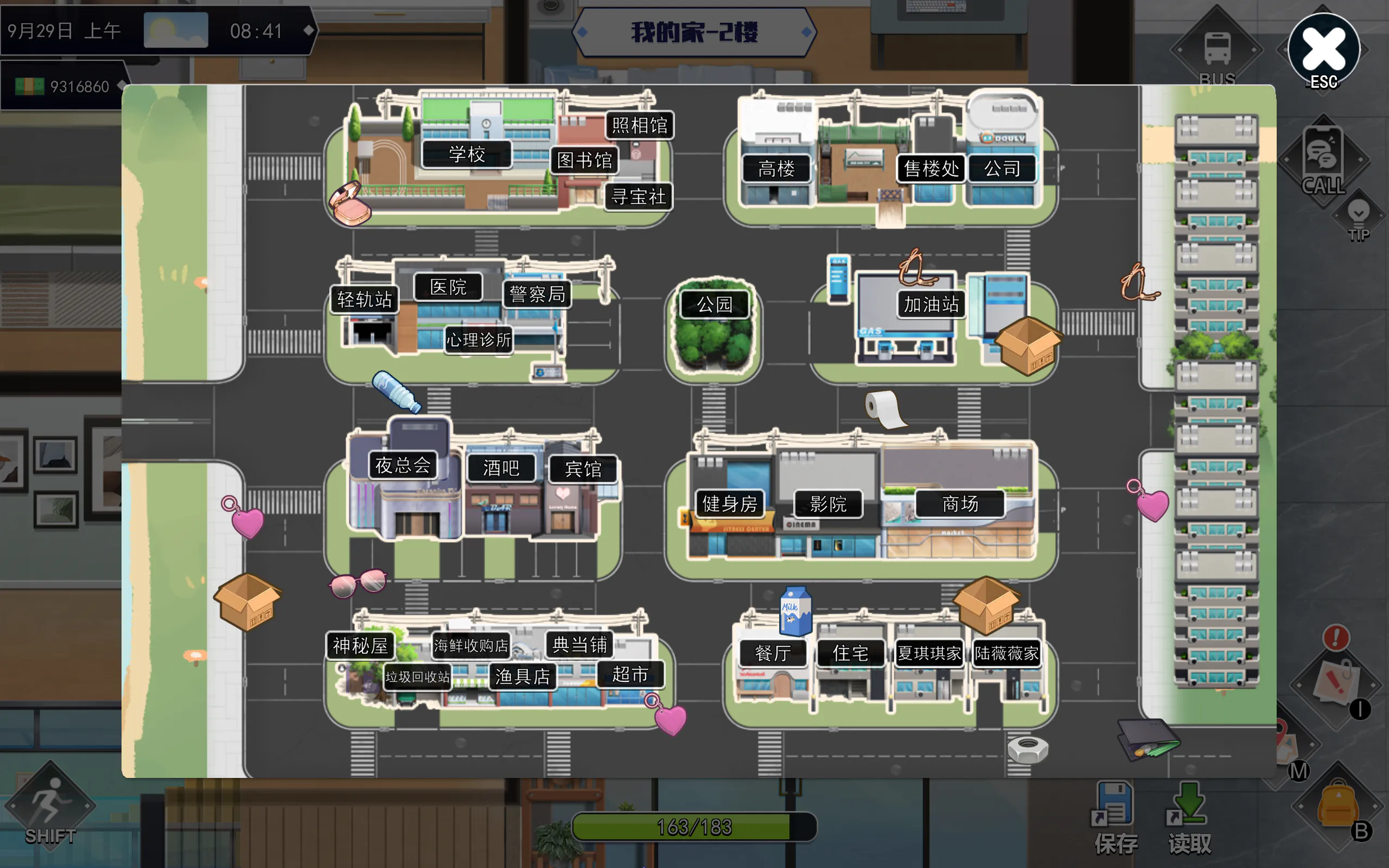Viewport: 1389px width, 868px height.
Task: Travel to the 学校 school location
Action: point(467,154)
